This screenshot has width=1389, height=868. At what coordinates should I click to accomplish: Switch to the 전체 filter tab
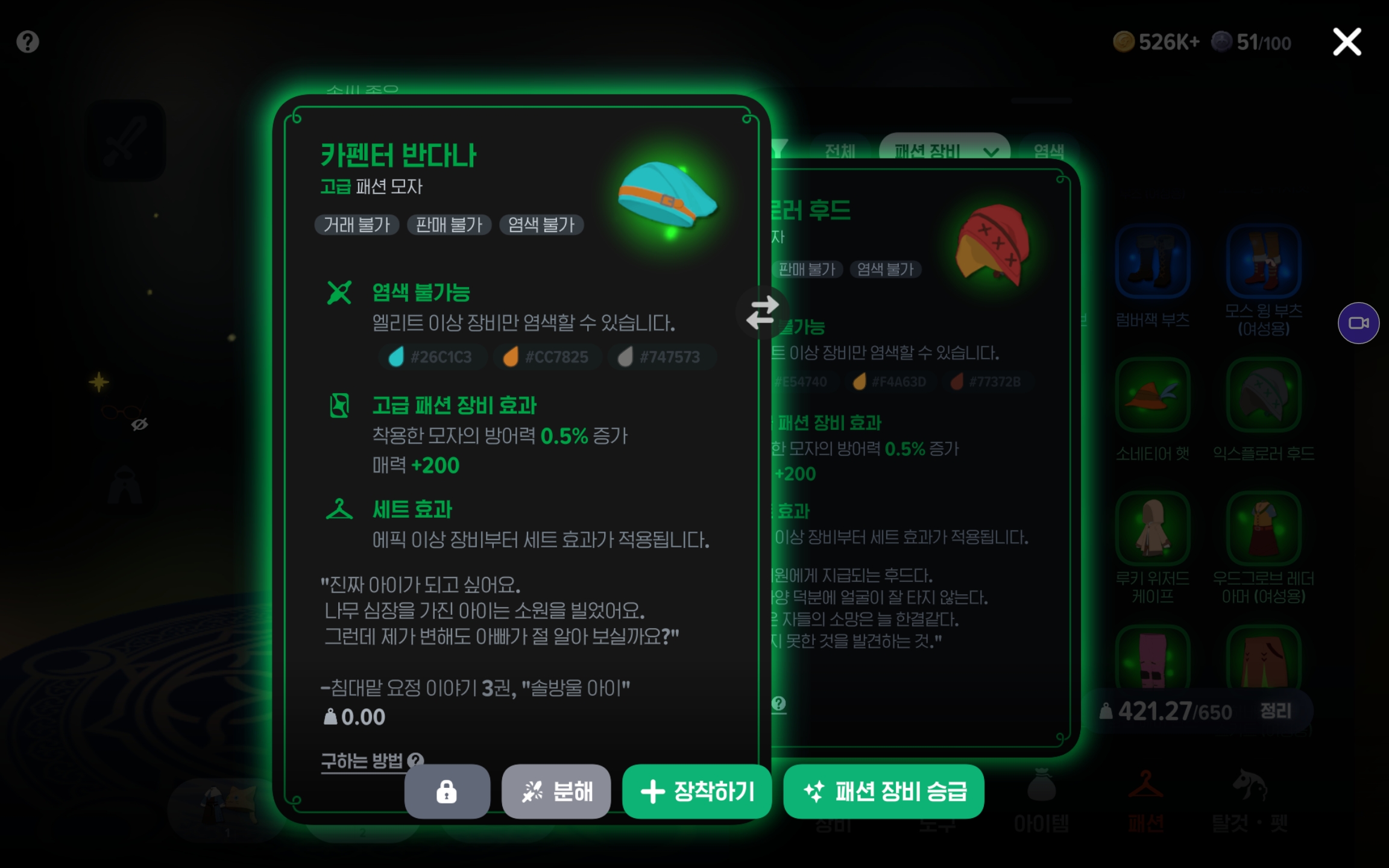(x=840, y=151)
